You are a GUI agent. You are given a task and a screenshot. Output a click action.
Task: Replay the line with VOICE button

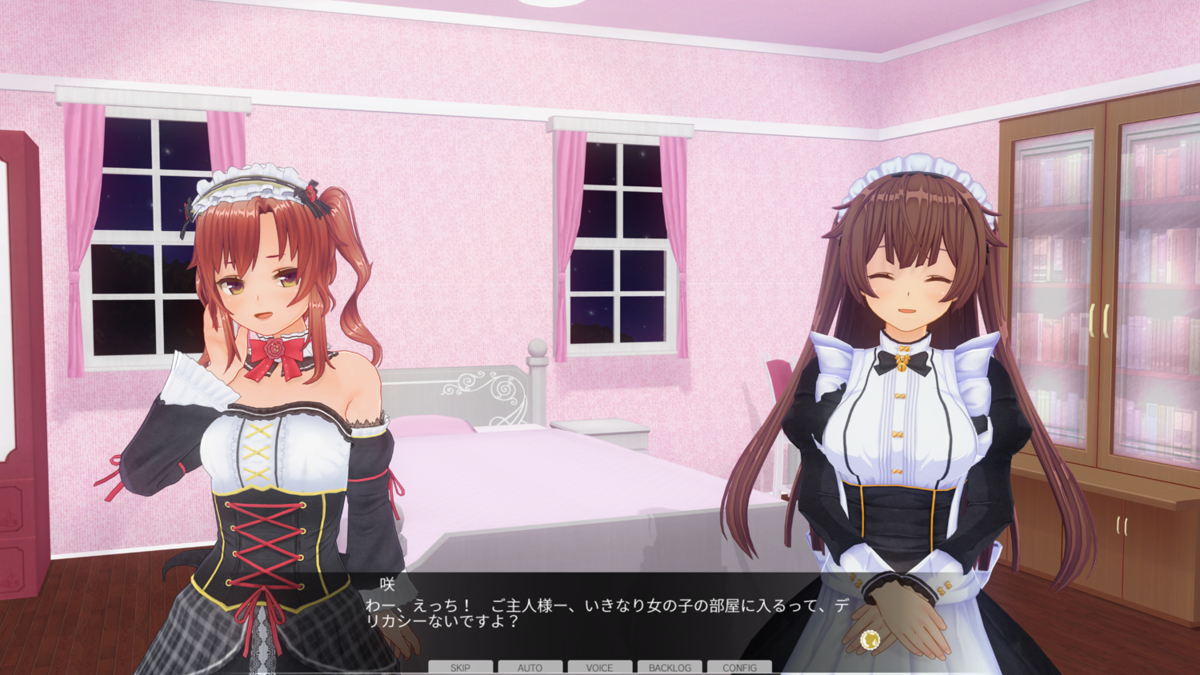point(600,667)
